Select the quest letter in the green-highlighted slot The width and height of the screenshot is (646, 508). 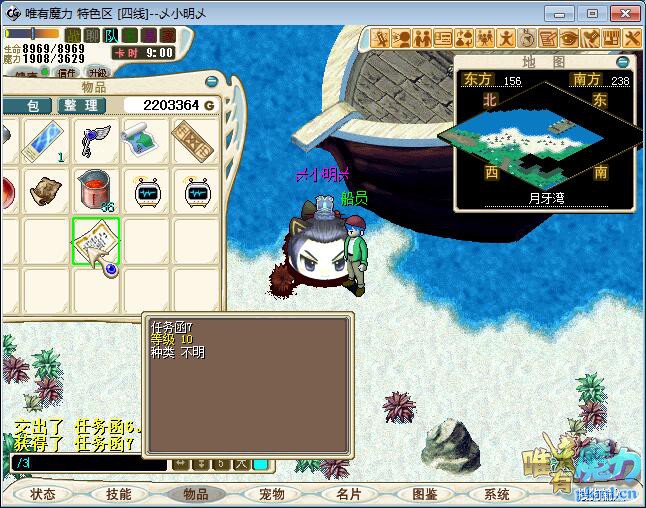[96, 243]
